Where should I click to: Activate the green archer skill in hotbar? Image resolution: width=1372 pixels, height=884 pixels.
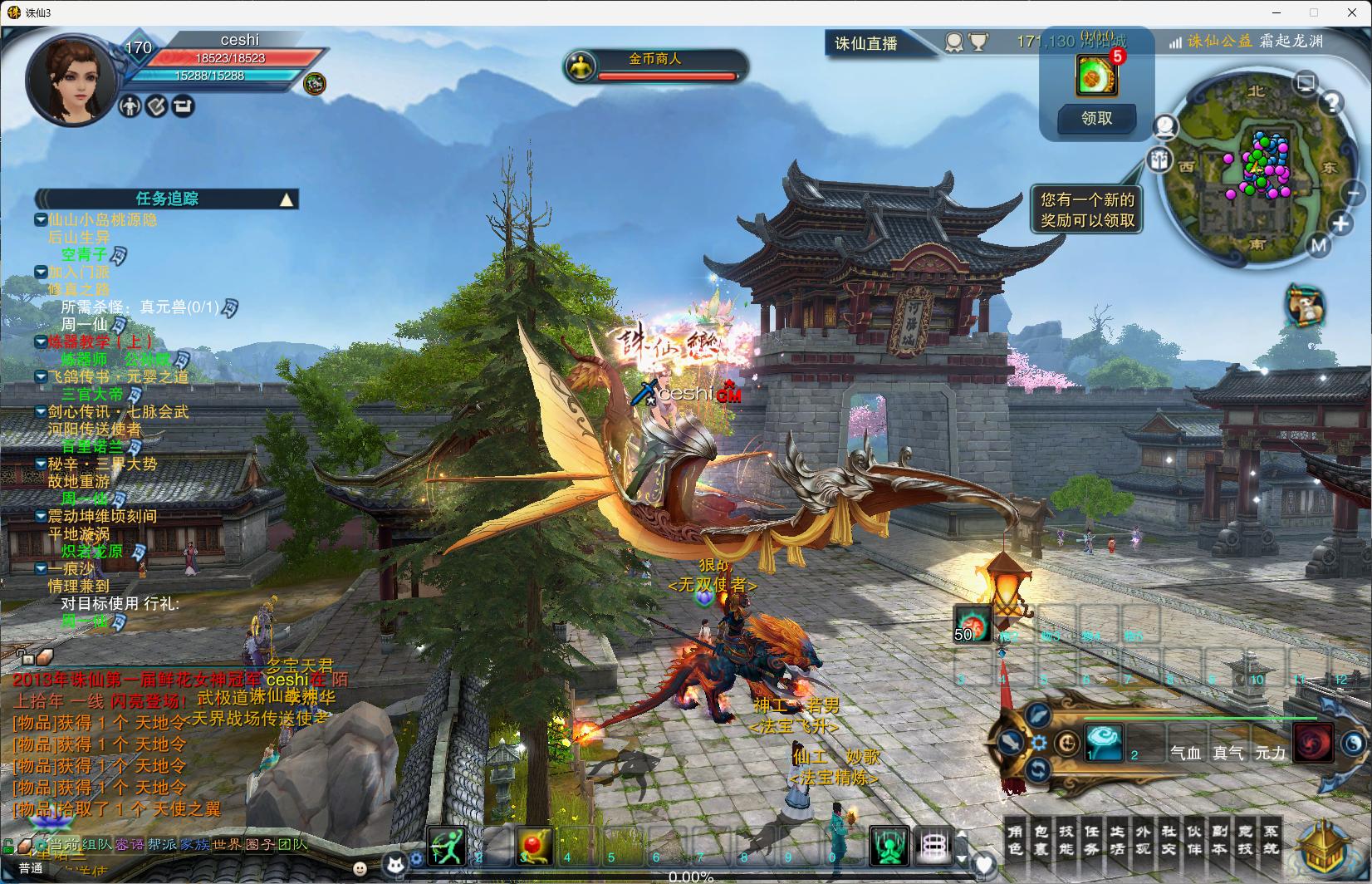coord(446,846)
